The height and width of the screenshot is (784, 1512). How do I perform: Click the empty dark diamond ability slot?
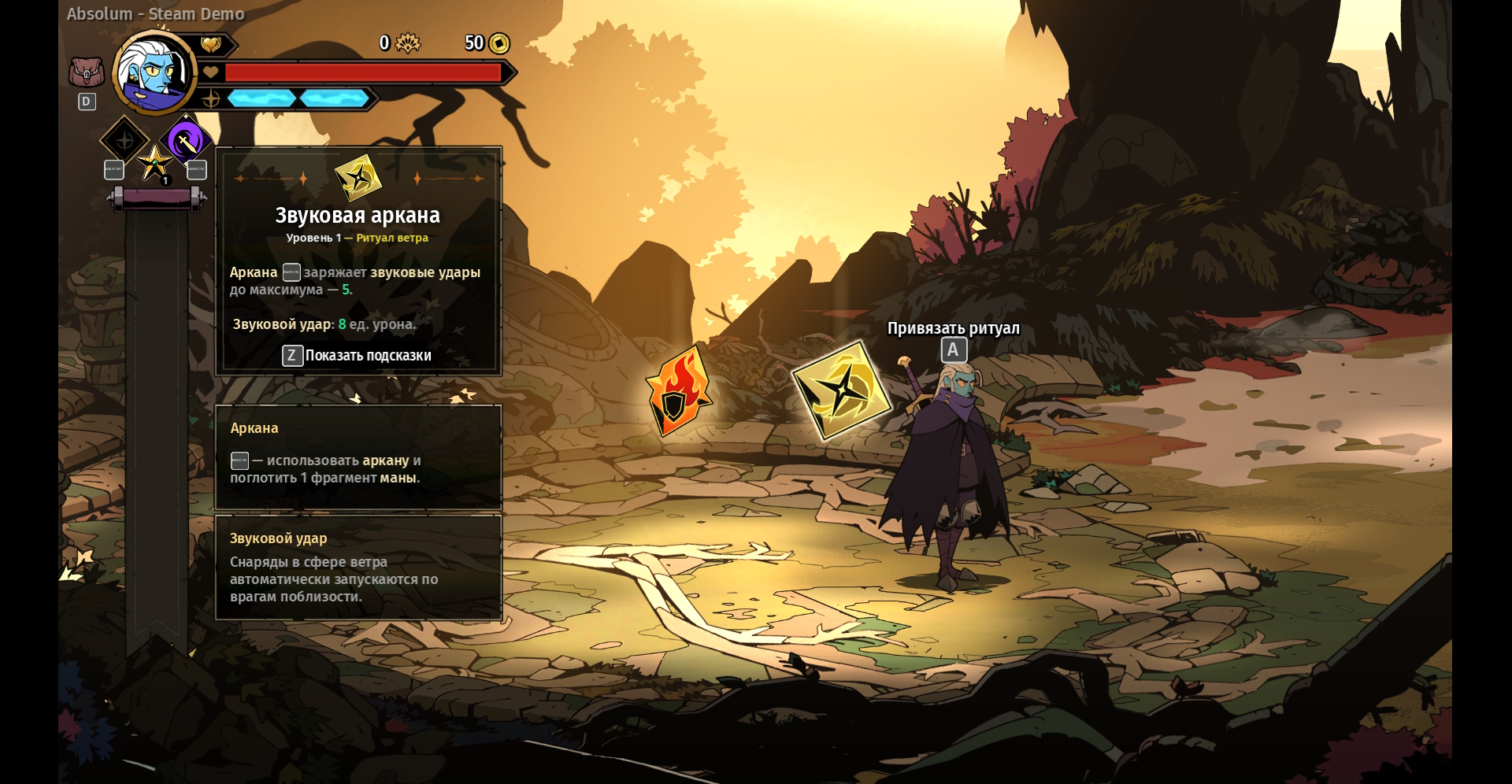point(124,141)
